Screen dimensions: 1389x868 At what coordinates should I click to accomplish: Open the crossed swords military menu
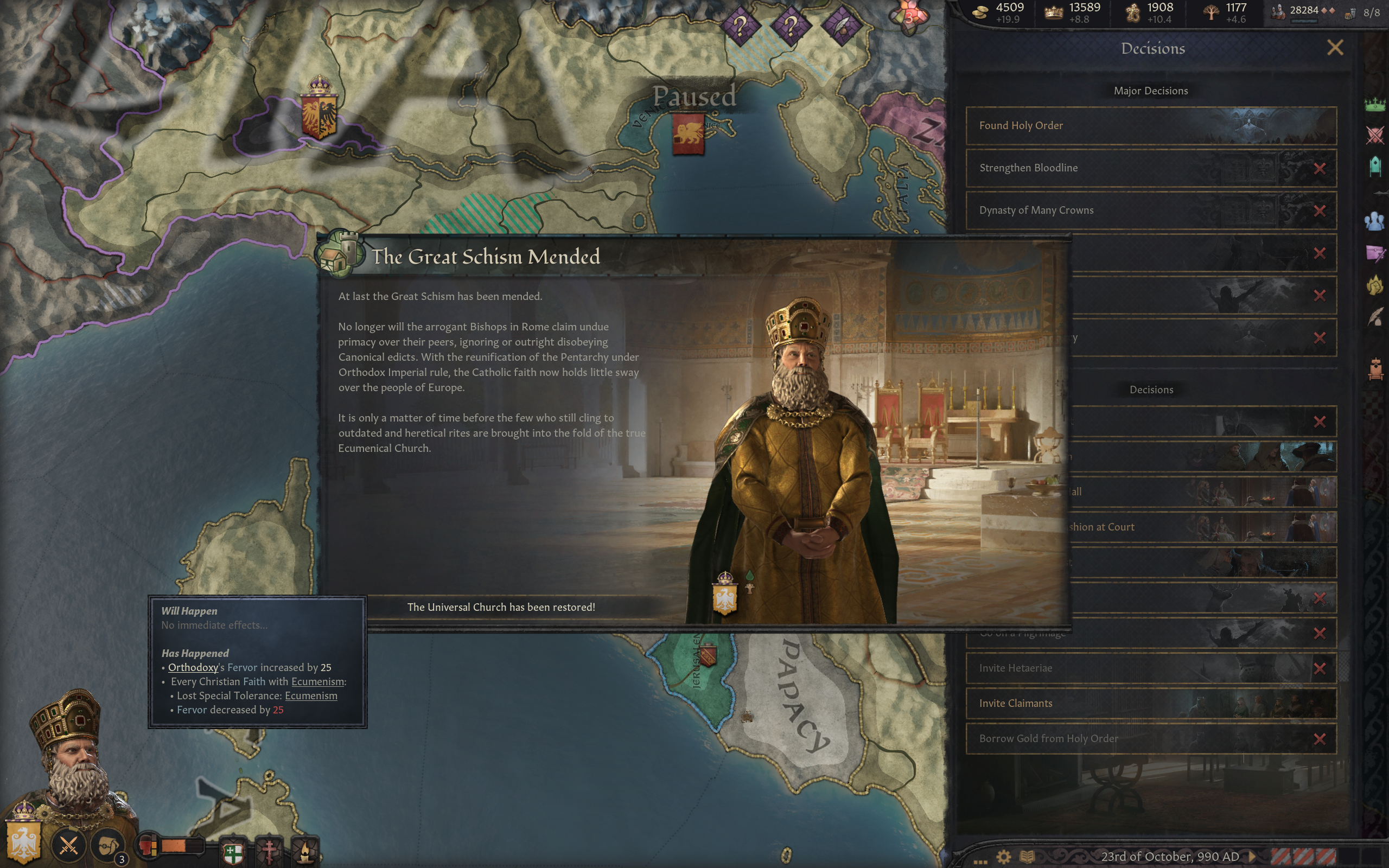point(1375,136)
